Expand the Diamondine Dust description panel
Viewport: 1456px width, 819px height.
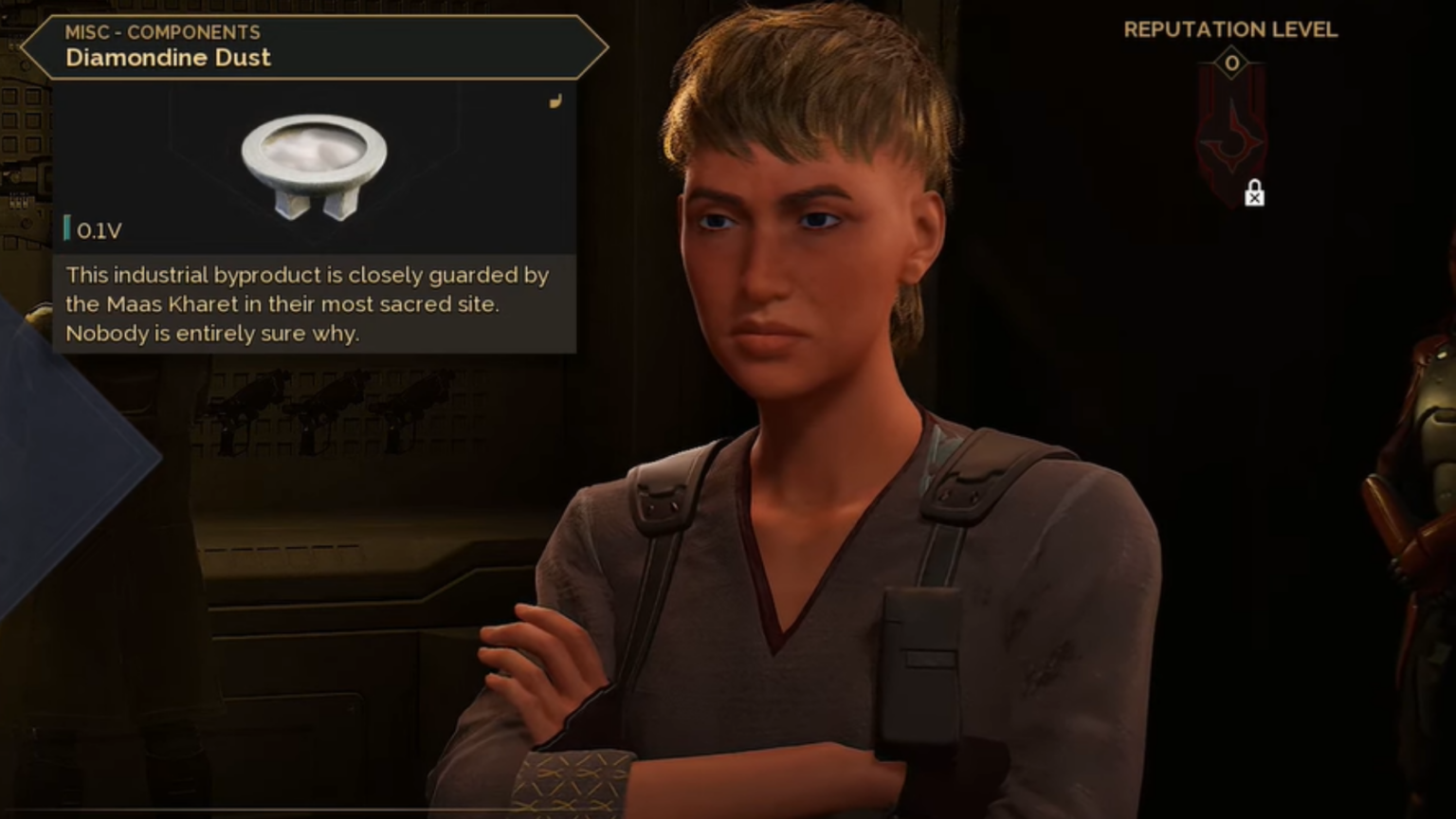pyautogui.click(x=308, y=304)
